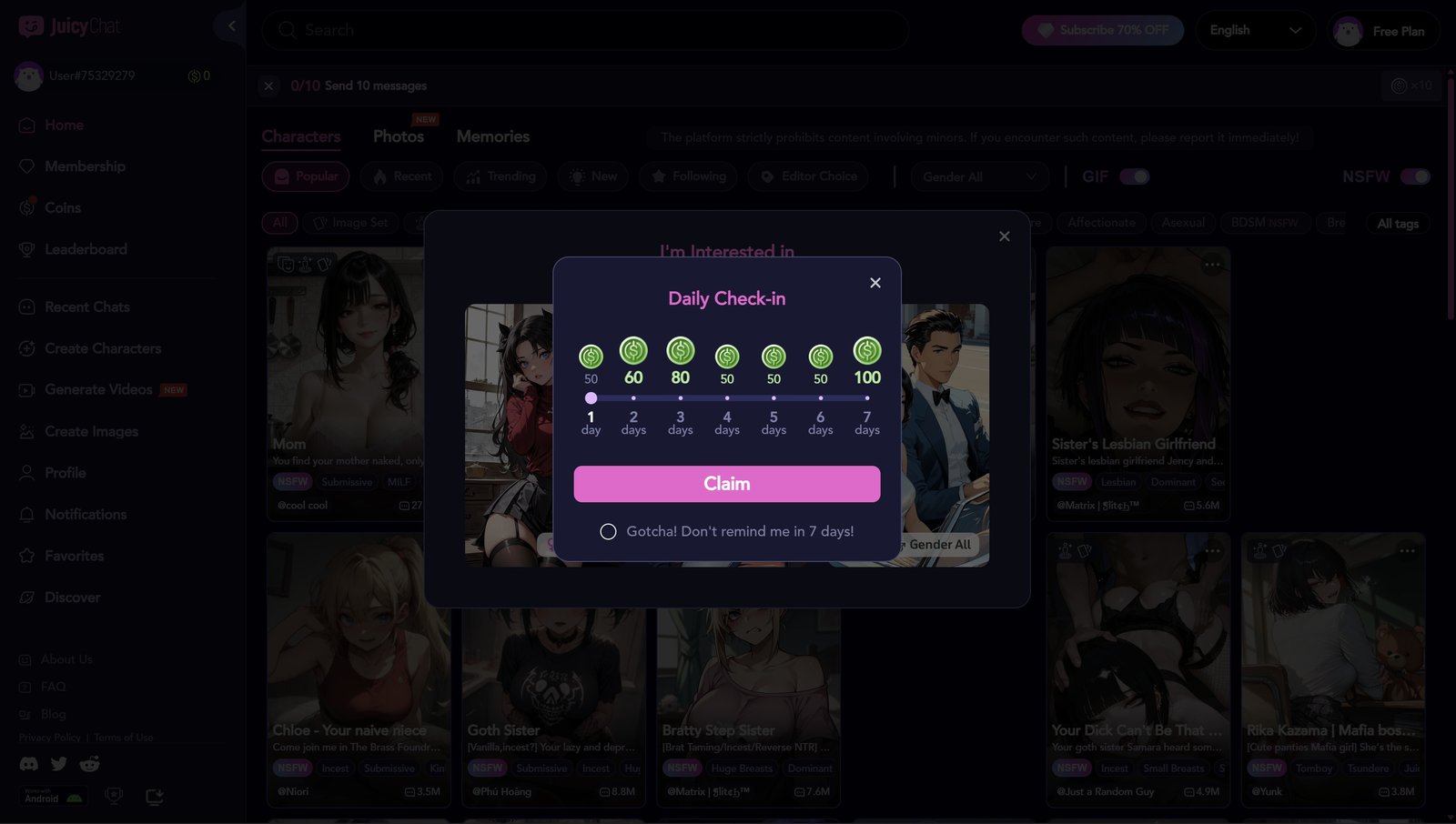This screenshot has height=824, width=1456.
Task: Select the Leaderboard trophy icon
Action: point(27,248)
